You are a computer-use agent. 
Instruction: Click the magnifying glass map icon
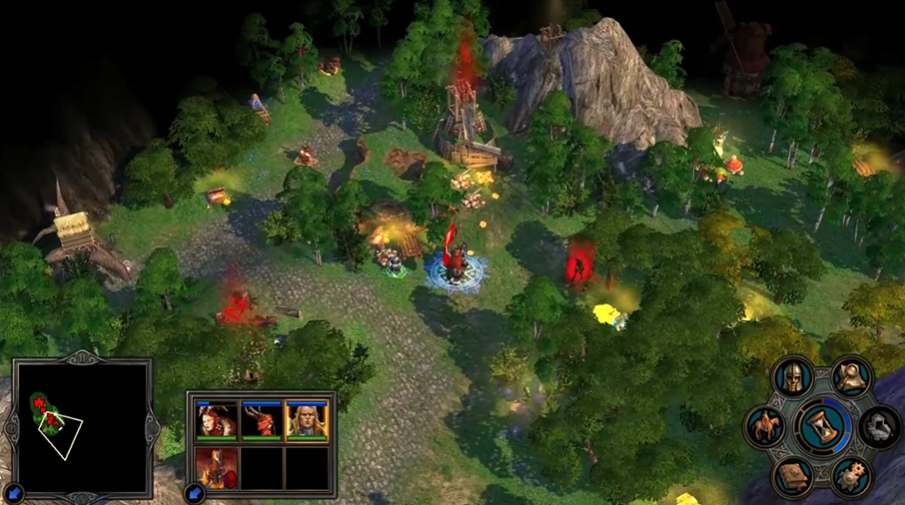(x=851, y=378)
